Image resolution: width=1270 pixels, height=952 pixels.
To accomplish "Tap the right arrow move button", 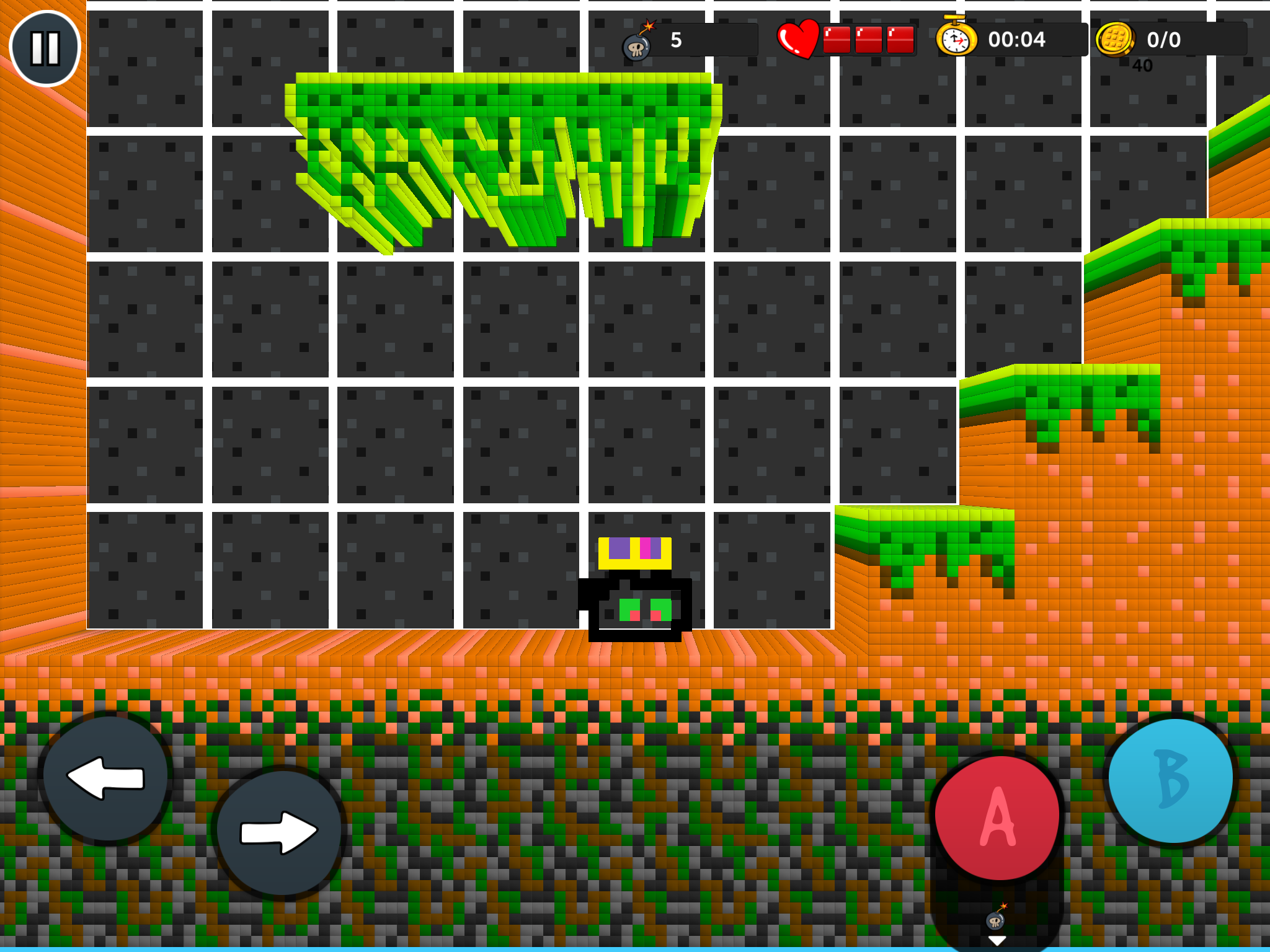I will 280,832.
